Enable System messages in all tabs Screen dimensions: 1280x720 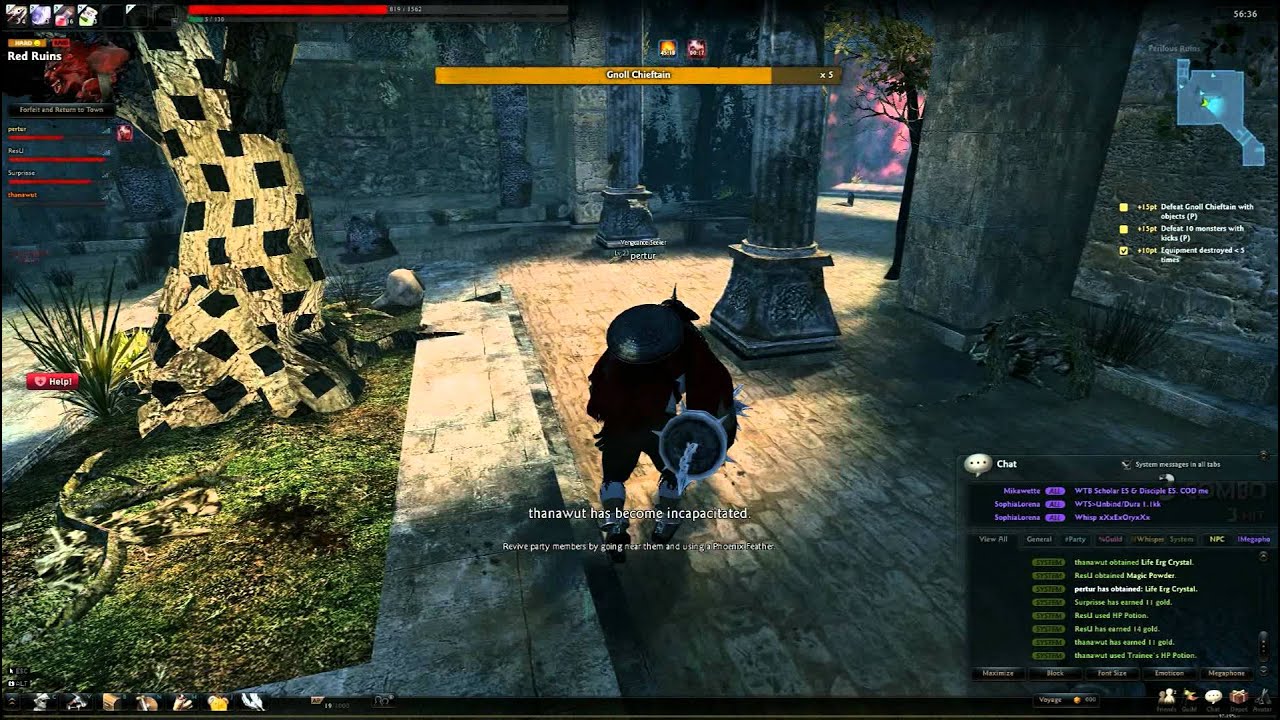pyautogui.click(x=1125, y=464)
